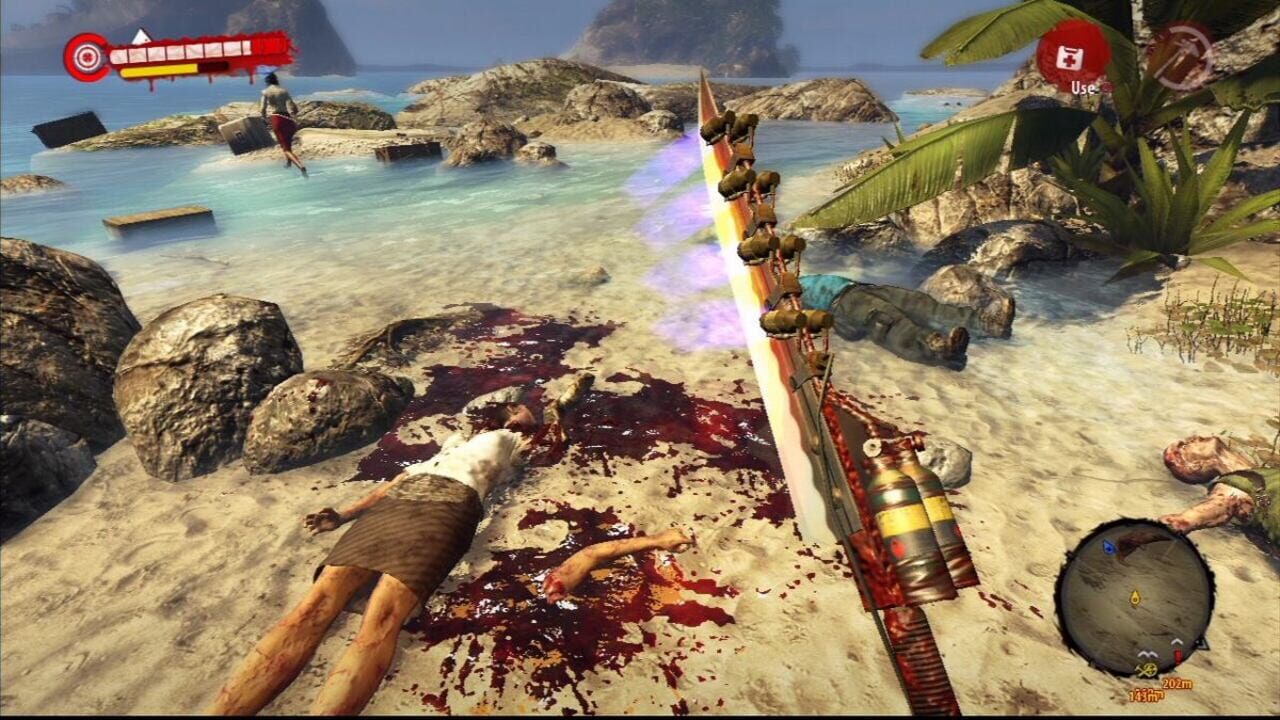The image size is (1280, 720).
Task: Click the white triangle above the health bar
Action: 140,38
